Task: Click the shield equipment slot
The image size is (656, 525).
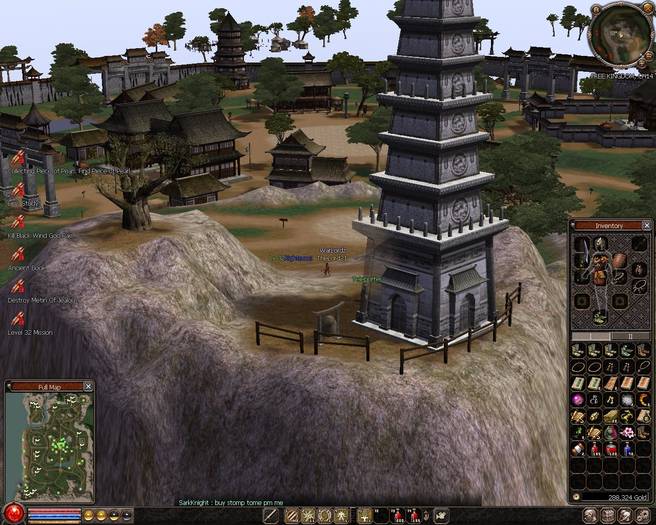Action: [x=620, y=259]
